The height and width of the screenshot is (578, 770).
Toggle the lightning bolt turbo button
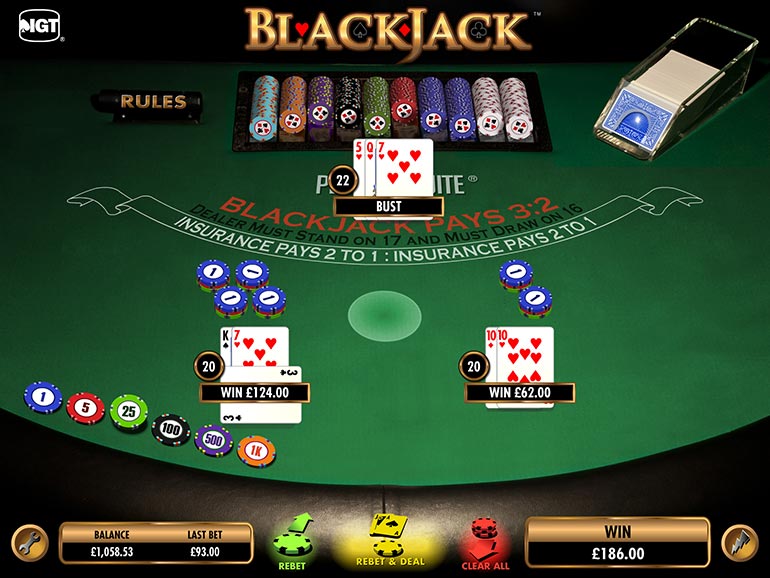[x=738, y=541]
